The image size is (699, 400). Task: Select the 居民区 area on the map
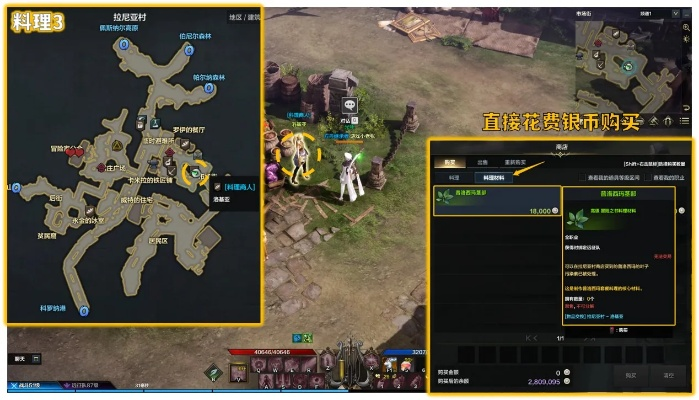pyautogui.click(x=157, y=240)
